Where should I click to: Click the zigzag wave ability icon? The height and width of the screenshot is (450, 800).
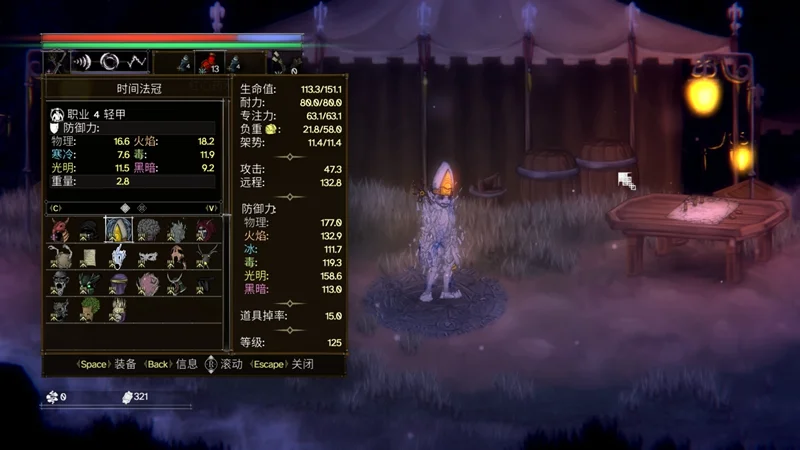tap(137, 62)
